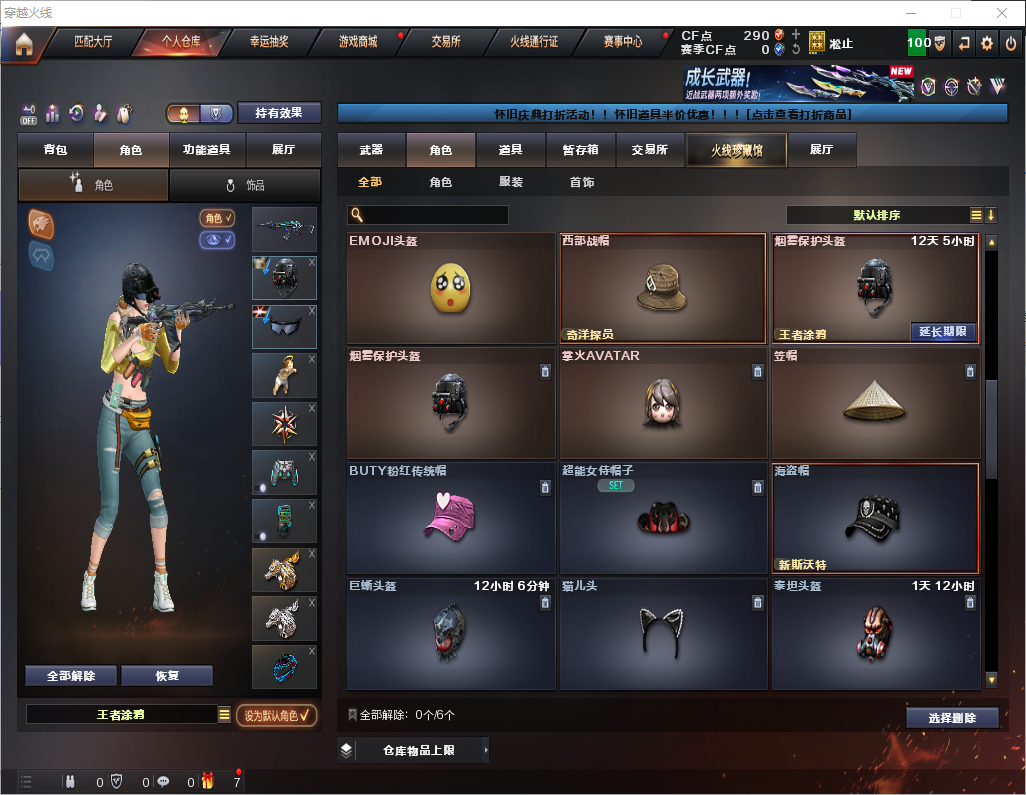Click 选择删除 select delete button
Viewport: 1026px width, 795px height.
[x=952, y=718]
